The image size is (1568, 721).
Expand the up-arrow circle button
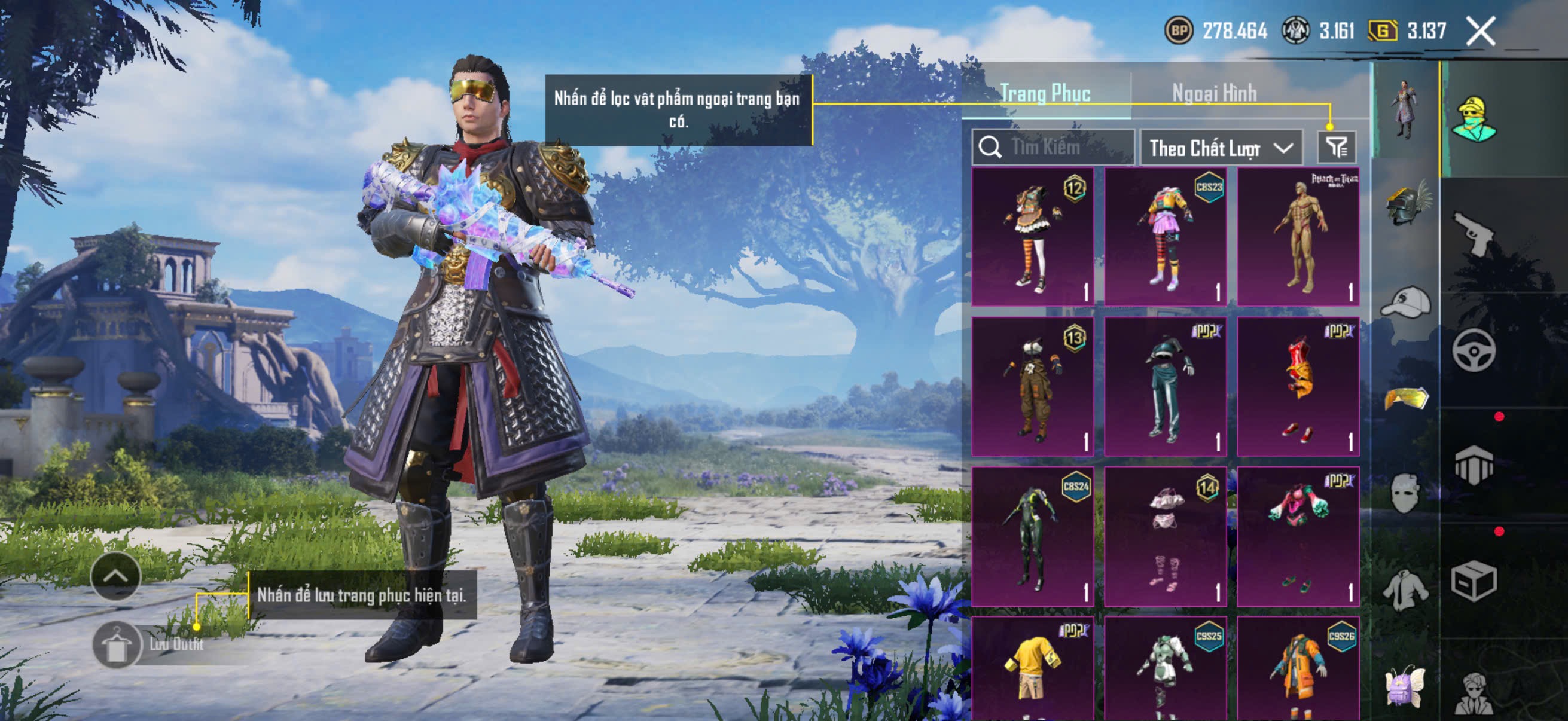[115, 576]
